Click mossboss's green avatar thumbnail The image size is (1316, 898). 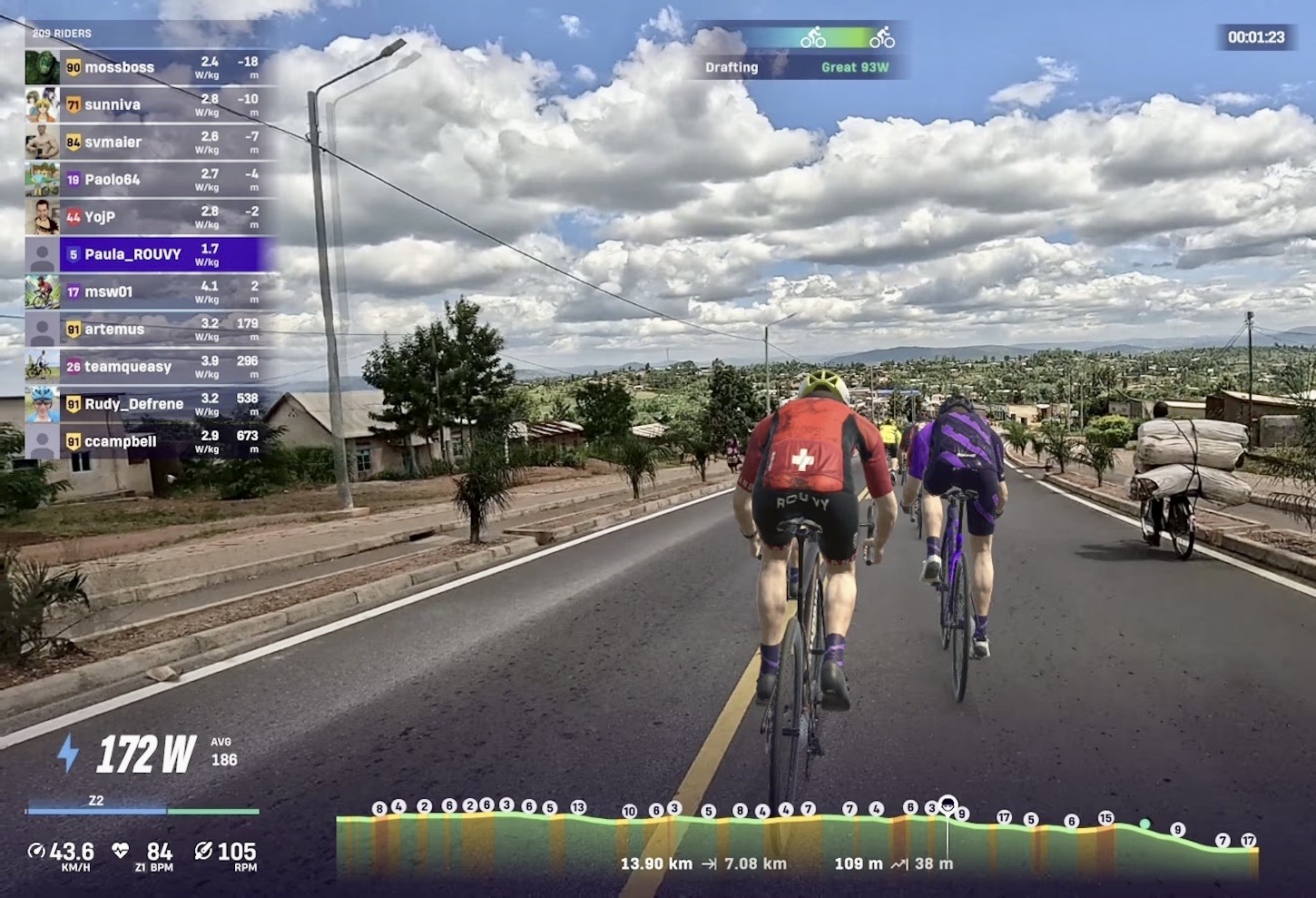point(42,67)
